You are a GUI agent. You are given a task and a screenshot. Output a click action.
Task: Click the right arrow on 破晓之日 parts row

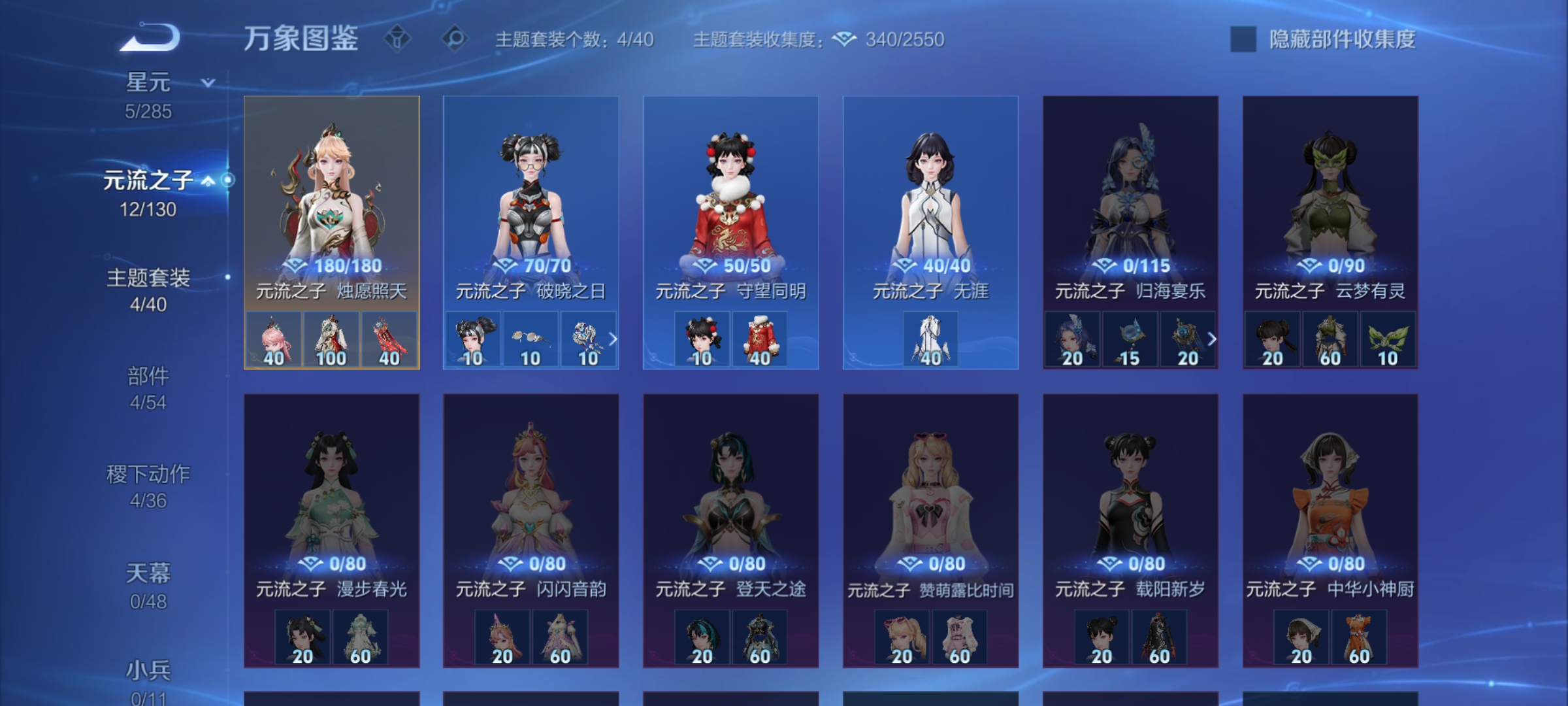(x=612, y=339)
